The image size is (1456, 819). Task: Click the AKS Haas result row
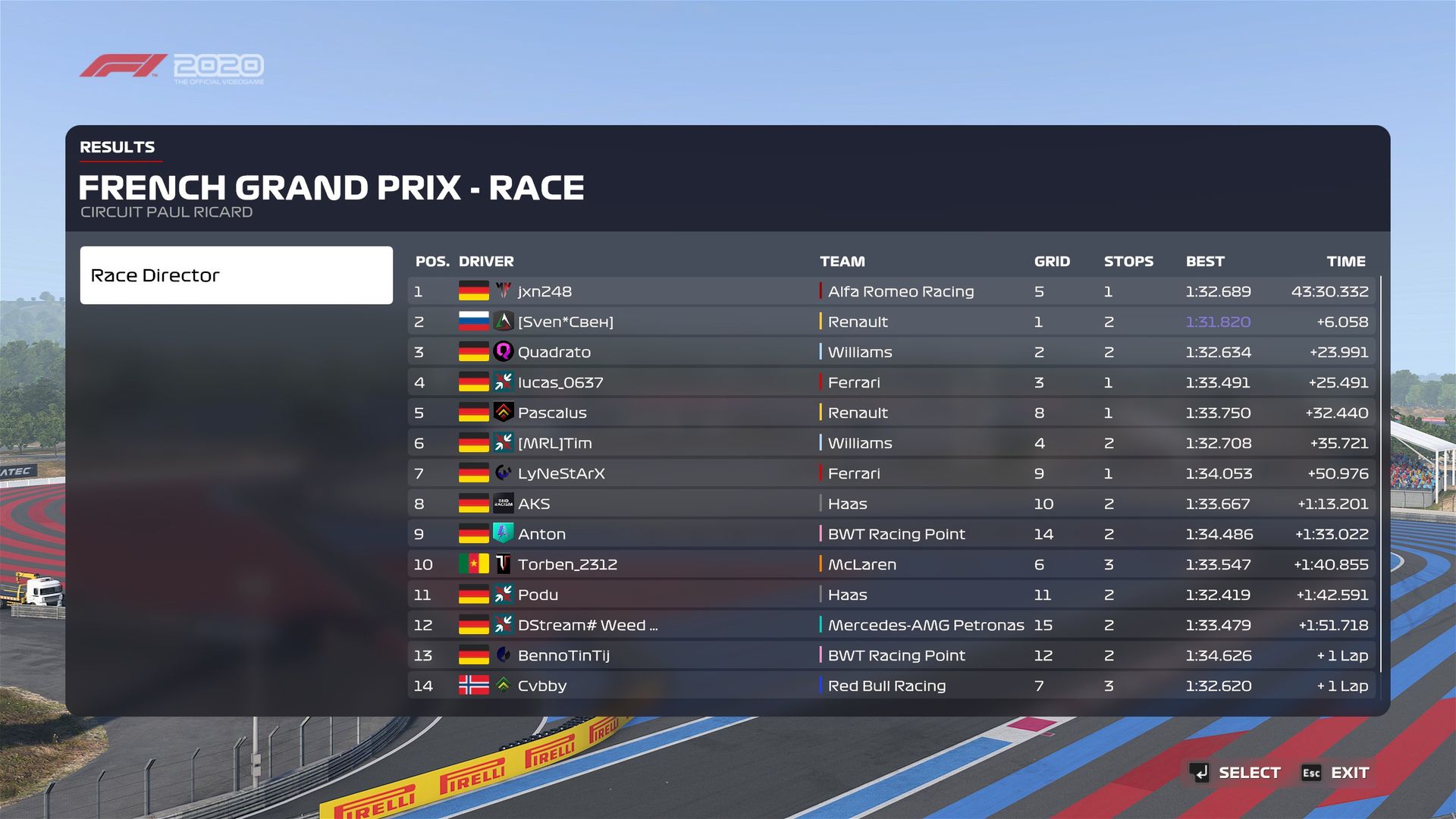(891, 504)
